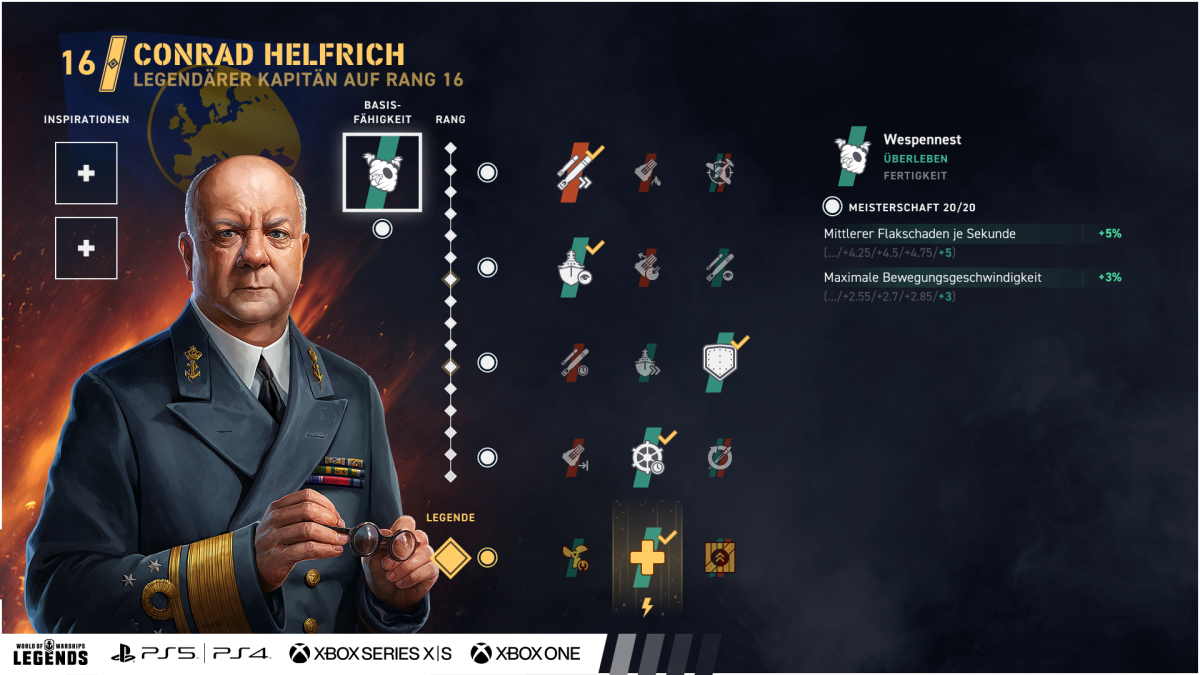This screenshot has height=675, width=1200.
Task: Pick the ship speed arrows skill
Action: point(647,362)
